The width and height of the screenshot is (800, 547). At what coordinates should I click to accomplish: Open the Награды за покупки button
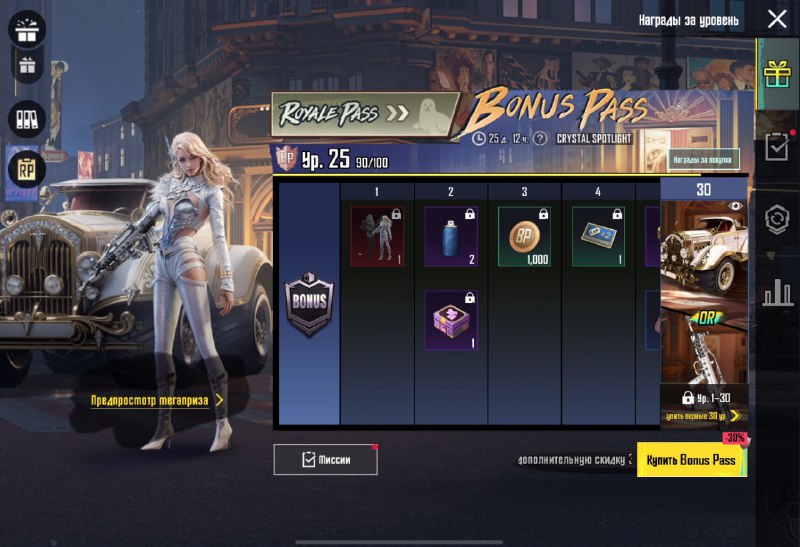(703, 158)
